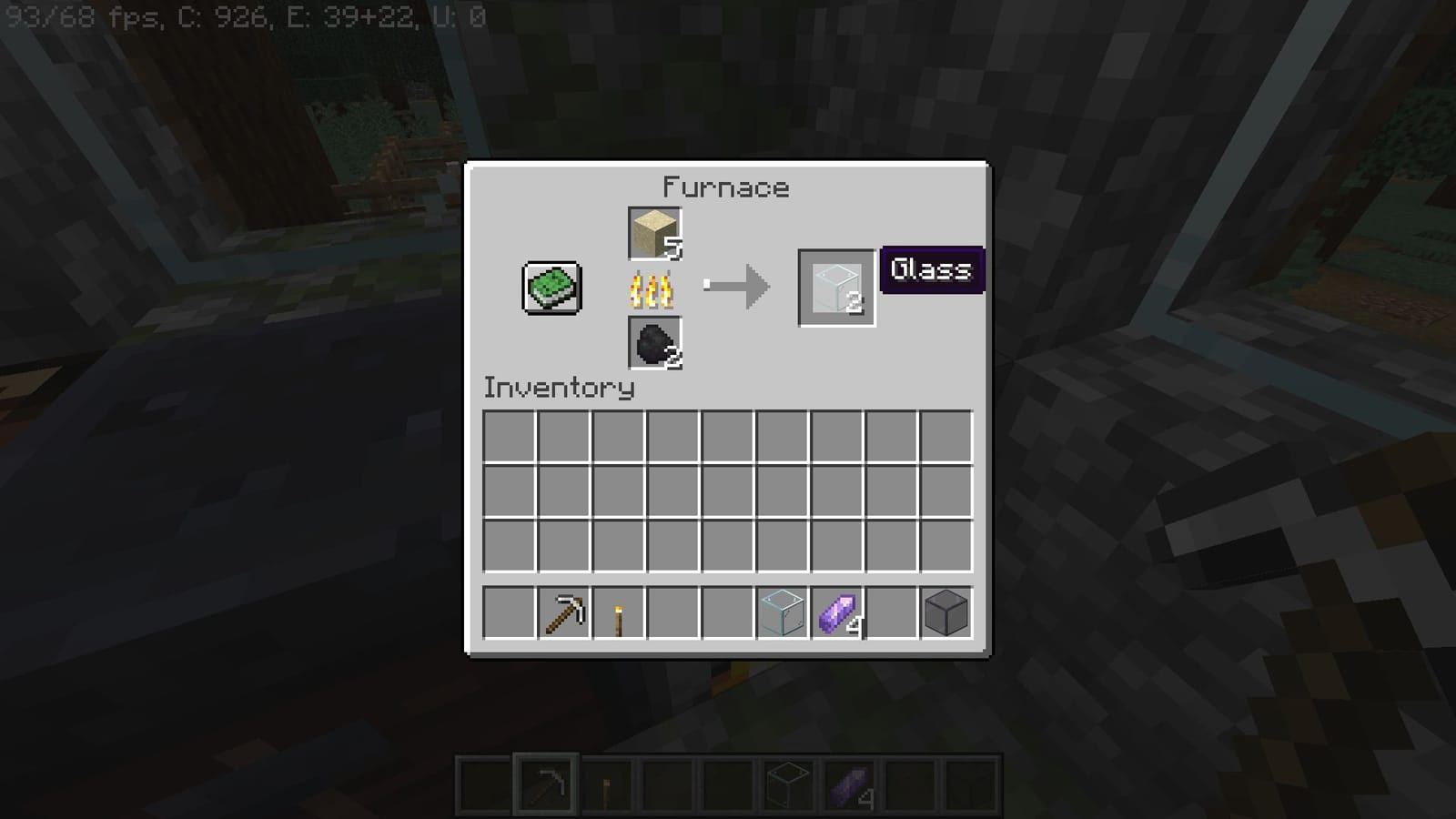Click the Furnace title text

[725, 187]
